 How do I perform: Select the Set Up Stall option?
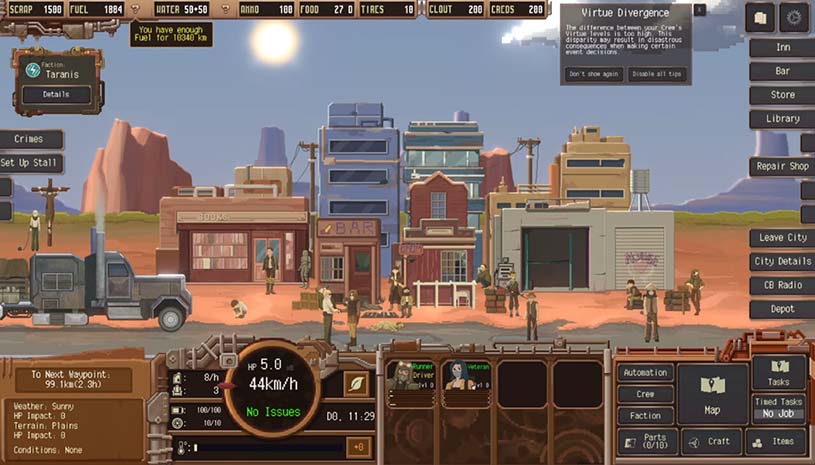coord(31,163)
